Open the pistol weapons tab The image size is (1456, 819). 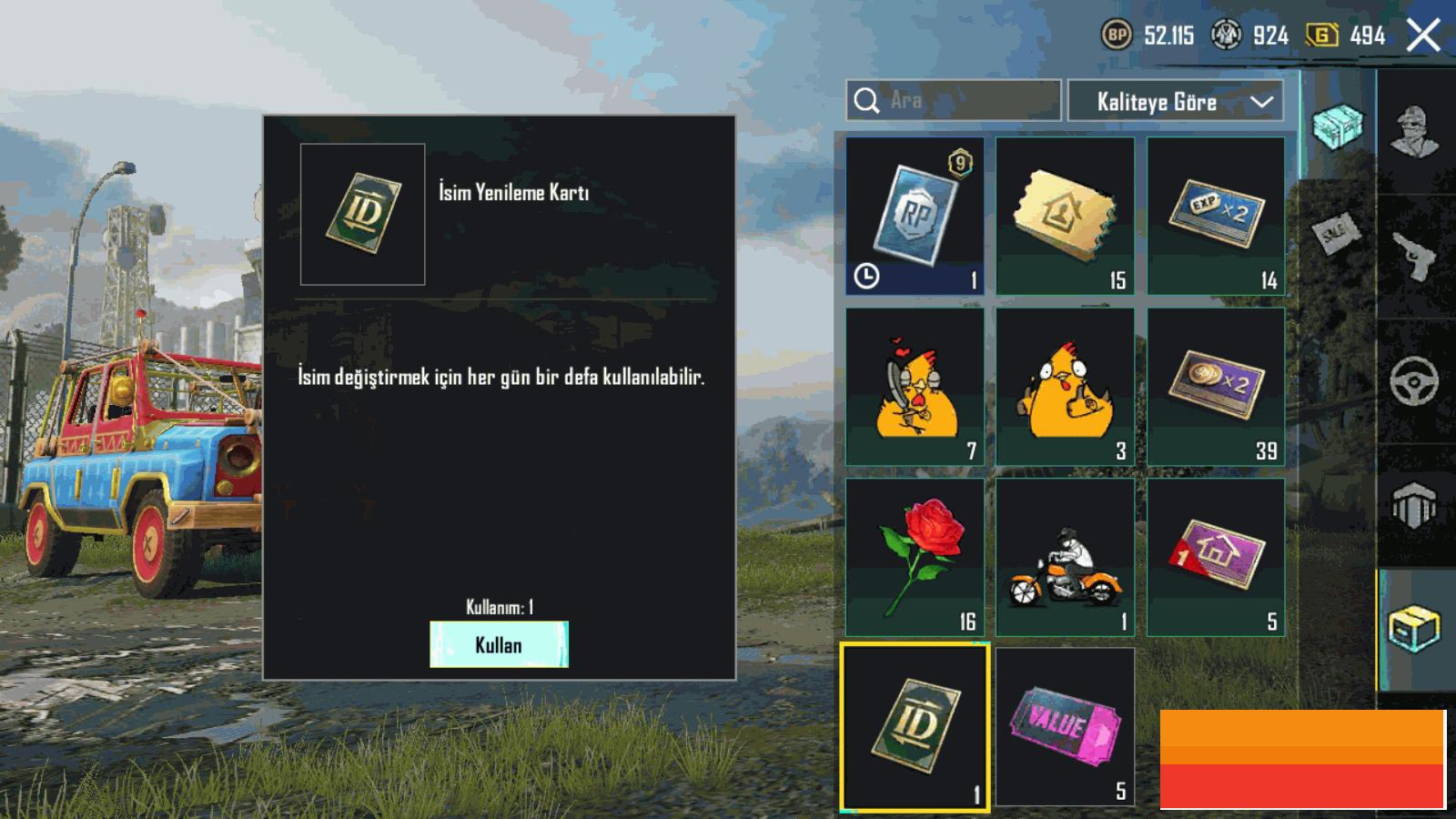(1415, 257)
